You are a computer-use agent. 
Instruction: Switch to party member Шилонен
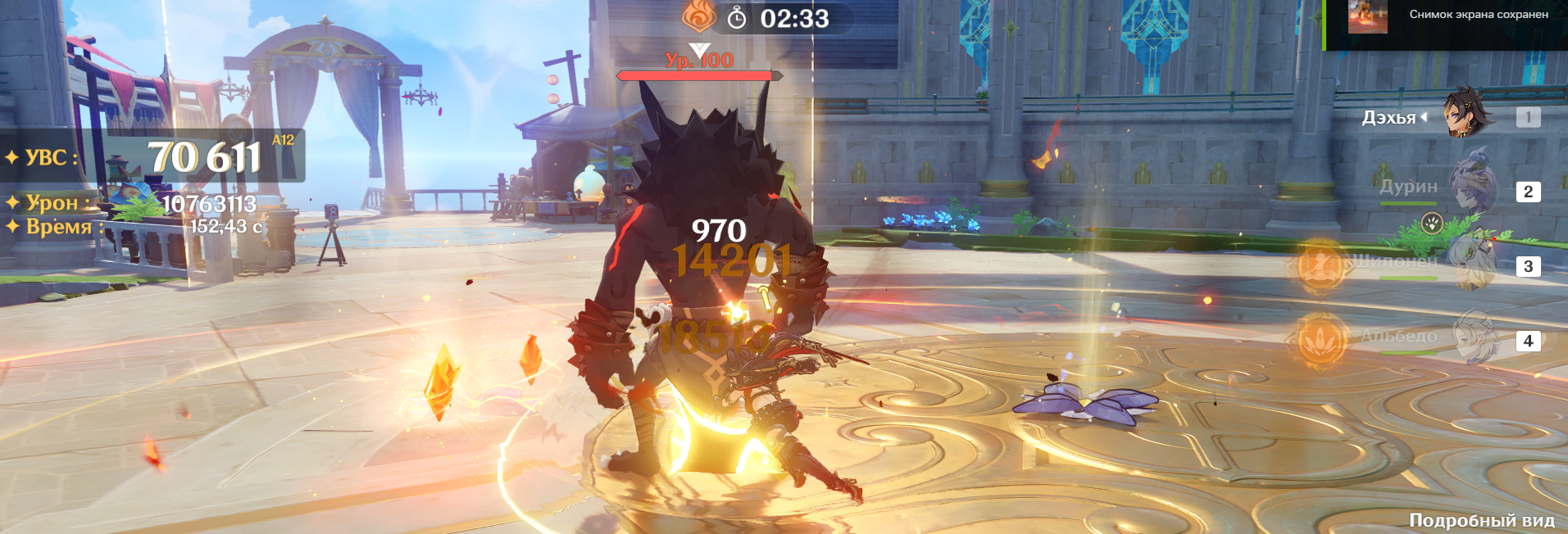pos(1473,262)
